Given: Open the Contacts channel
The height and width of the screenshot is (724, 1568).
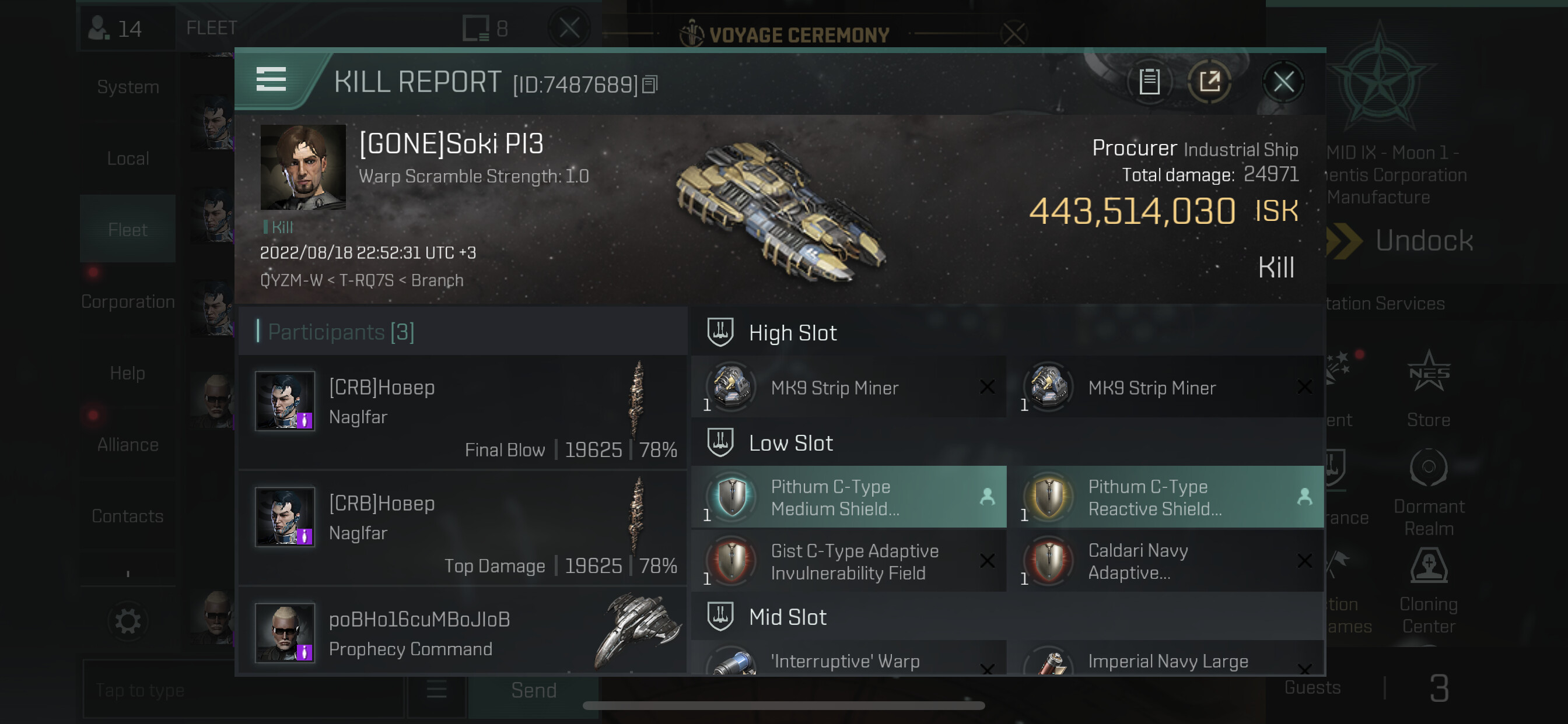Looking at the screenshot, I should (x=128, y=516).
